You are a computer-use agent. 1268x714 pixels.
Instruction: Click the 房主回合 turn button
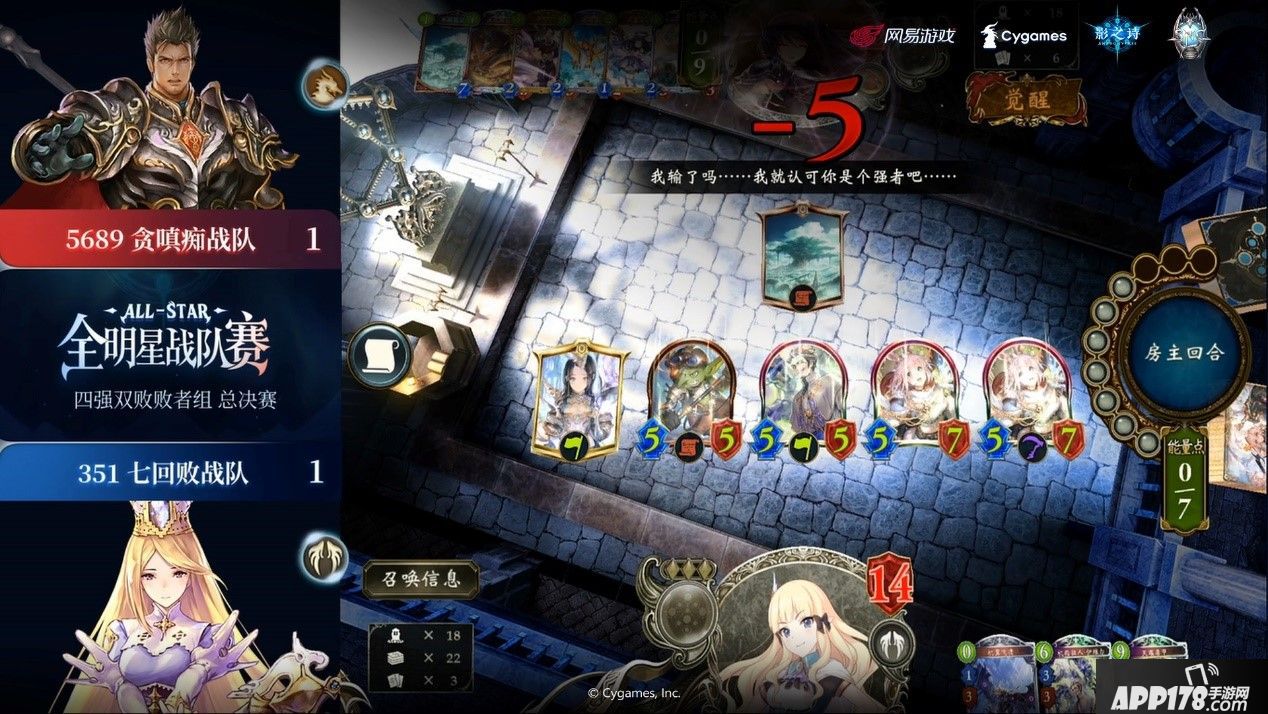point(1185,353)
